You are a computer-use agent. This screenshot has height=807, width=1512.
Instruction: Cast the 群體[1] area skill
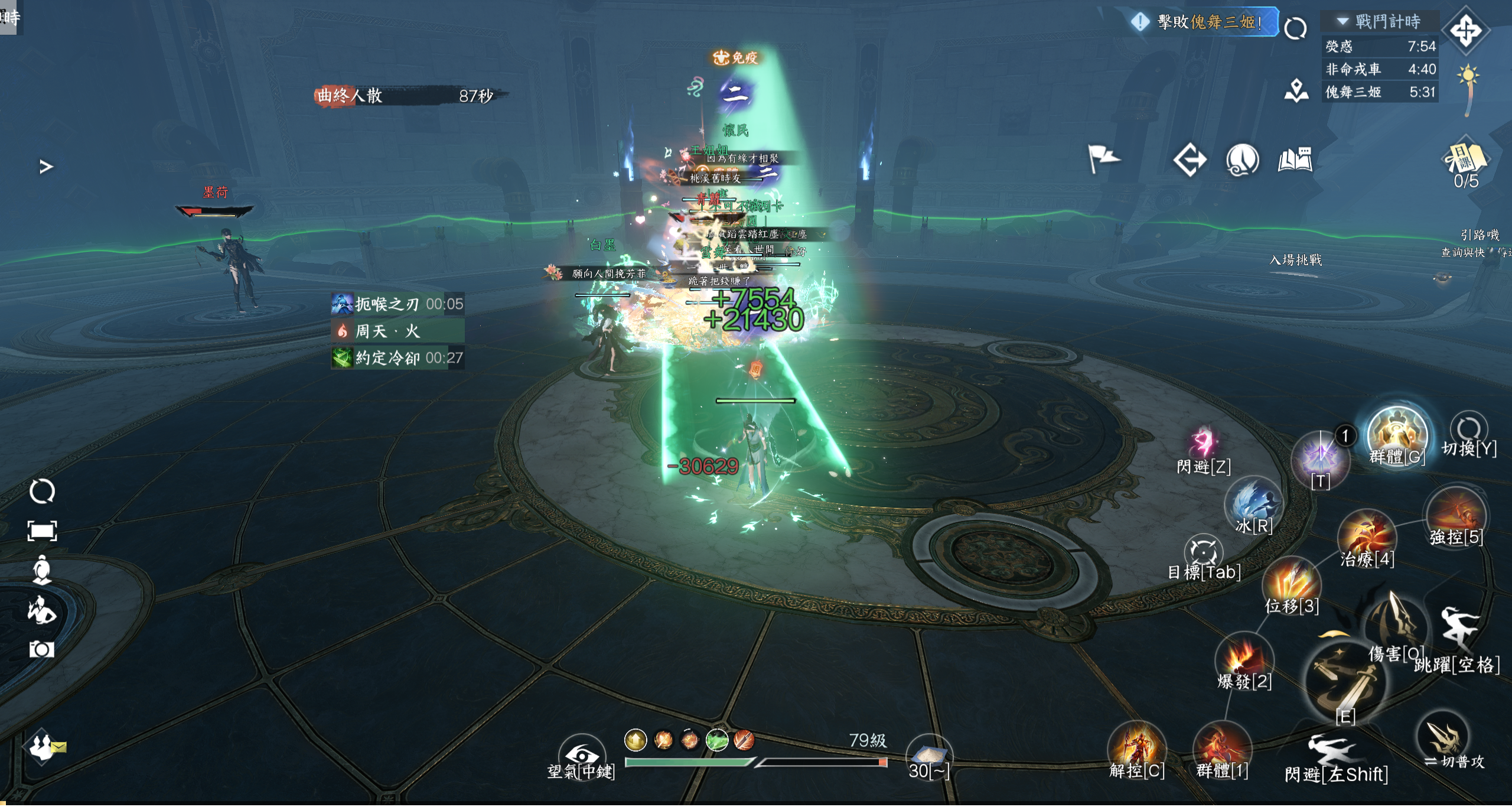[1222, 748]
